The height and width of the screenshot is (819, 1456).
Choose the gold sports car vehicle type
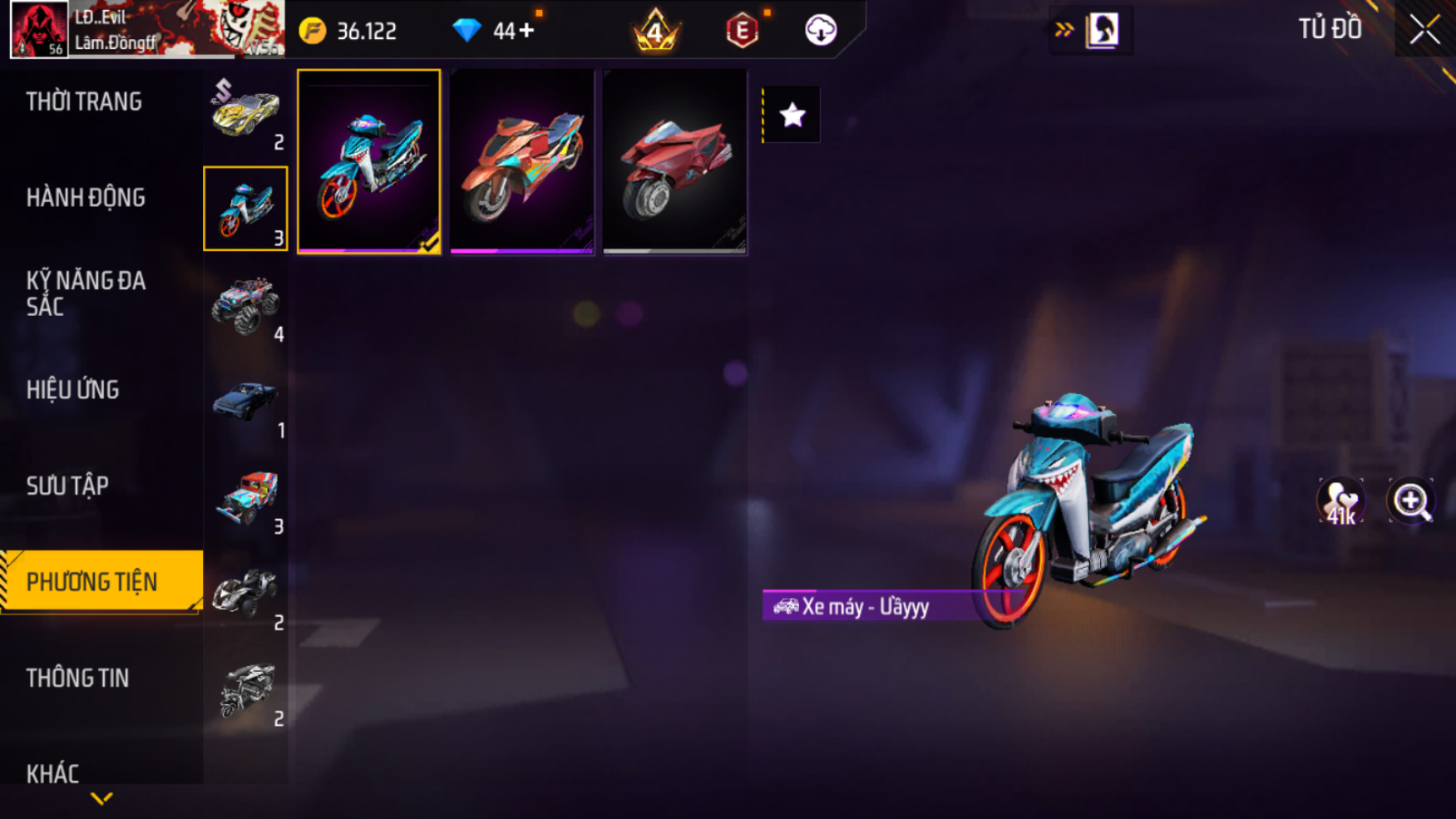(245, 114)
